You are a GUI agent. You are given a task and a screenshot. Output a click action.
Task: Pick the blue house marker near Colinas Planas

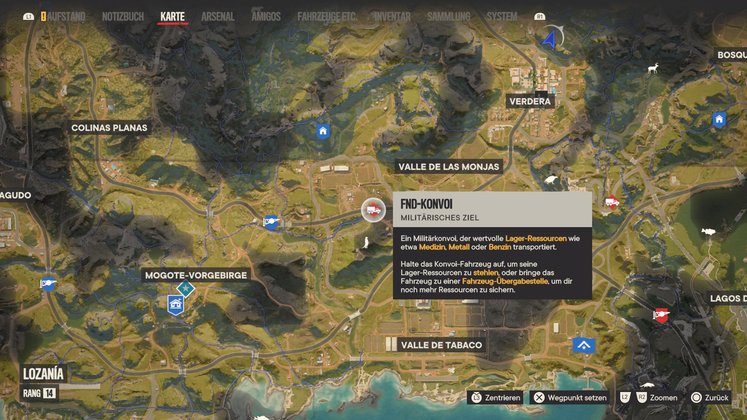(x=322, y=131)
